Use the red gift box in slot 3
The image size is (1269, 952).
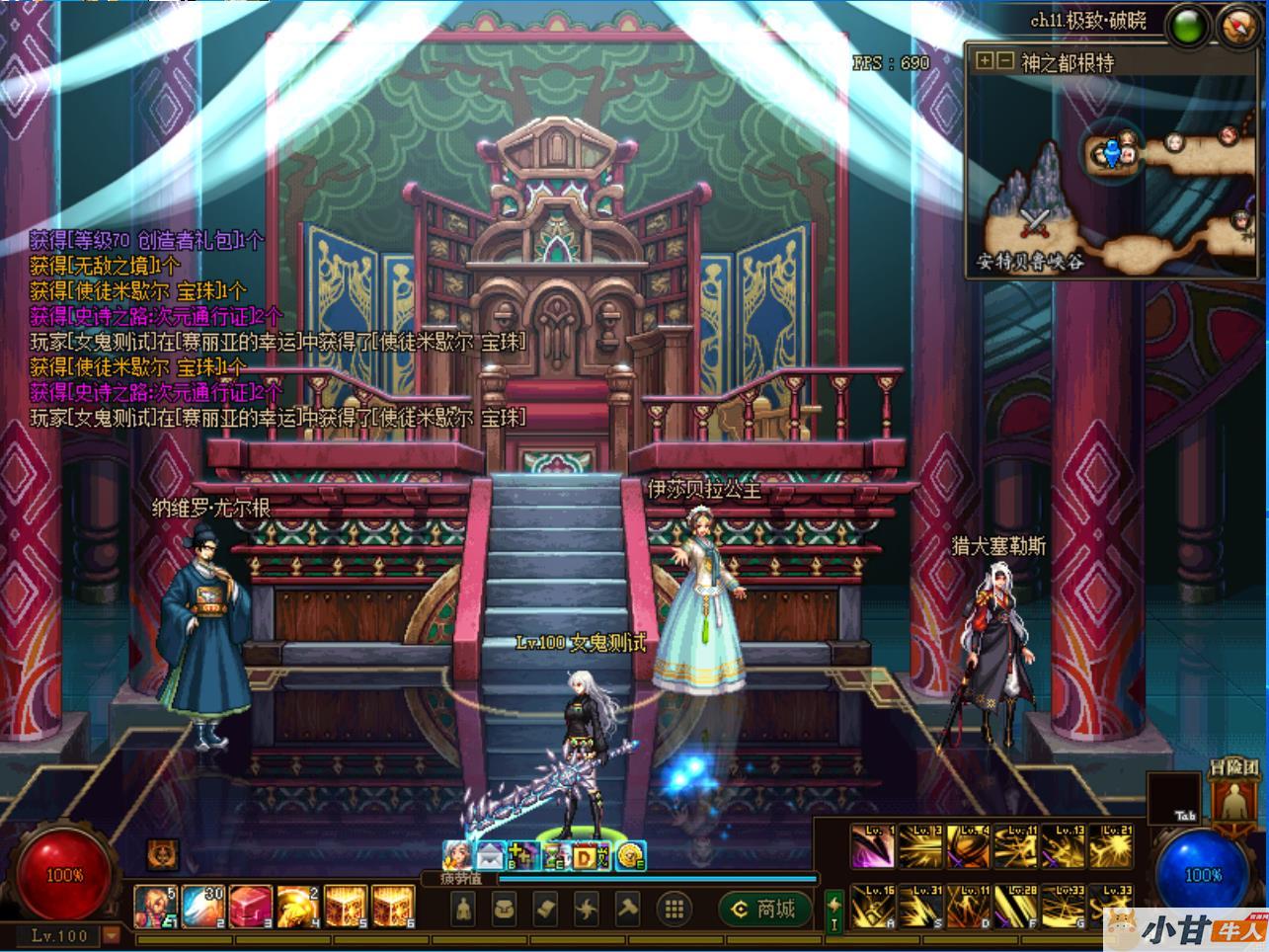pos(250,906)
